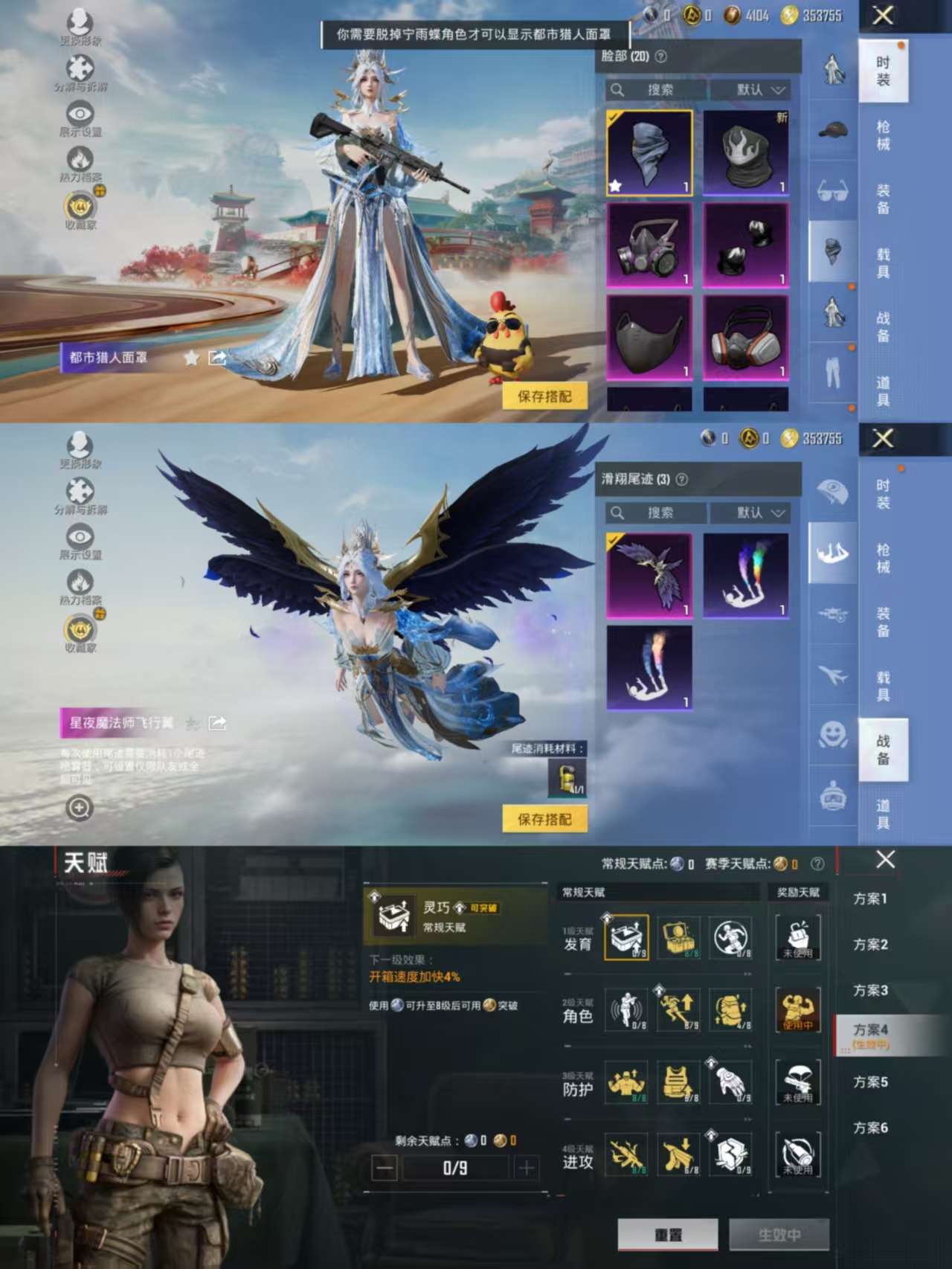The image size is (952, 1269).
Task: Select the rainbow smoke glide trail
Action: point(745,576)
